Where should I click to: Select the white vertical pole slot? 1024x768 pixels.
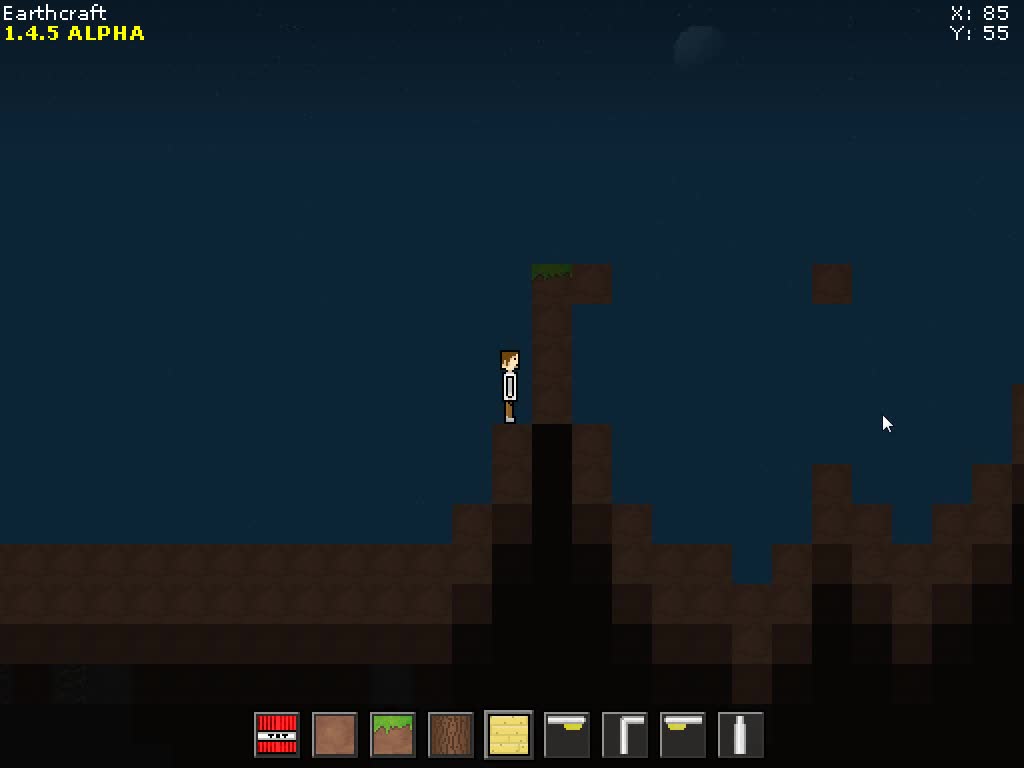click(741, 735)
